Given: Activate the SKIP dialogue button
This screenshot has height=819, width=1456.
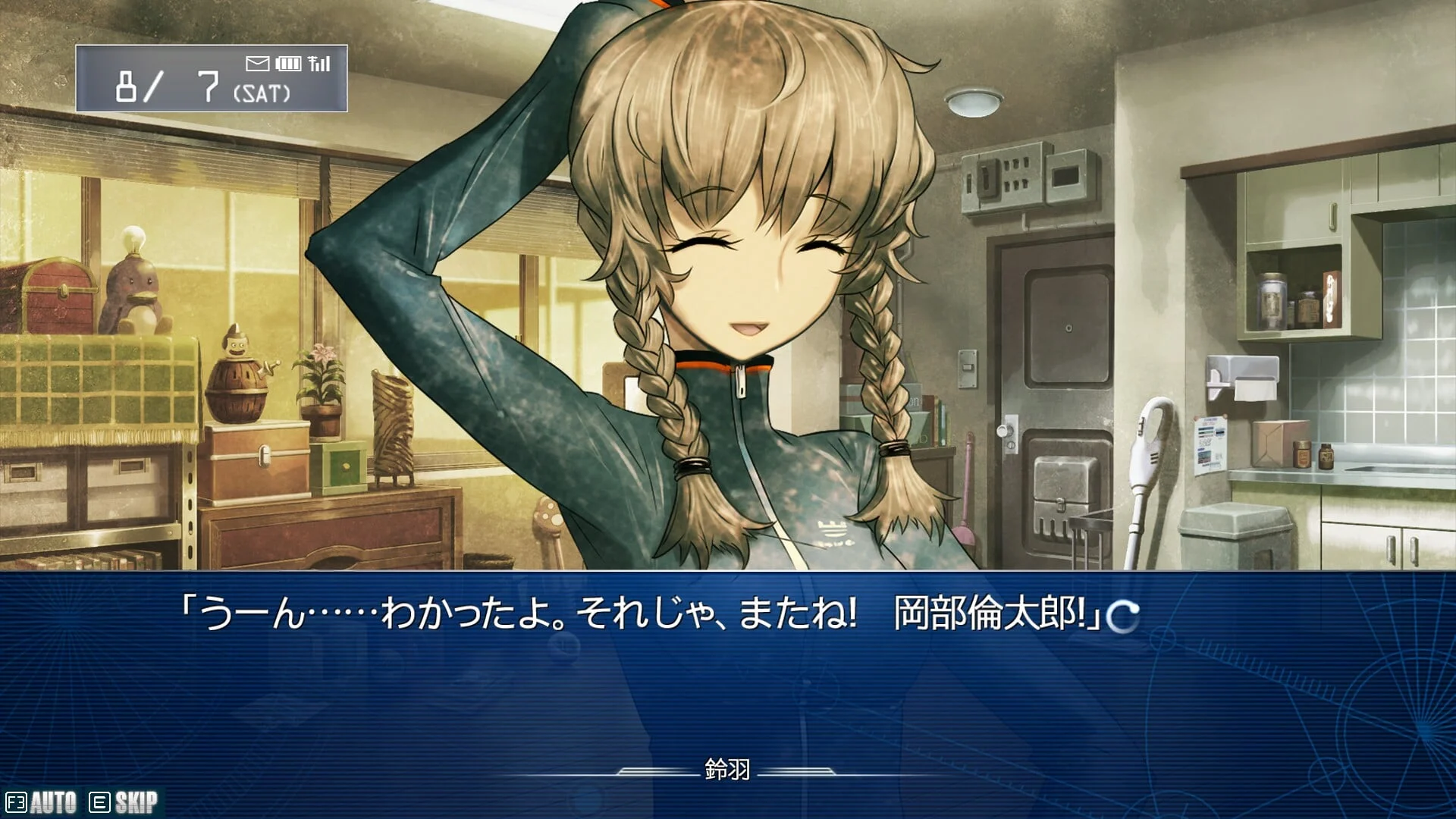Looking at the screenshot, I should click(x=124, y=802).
